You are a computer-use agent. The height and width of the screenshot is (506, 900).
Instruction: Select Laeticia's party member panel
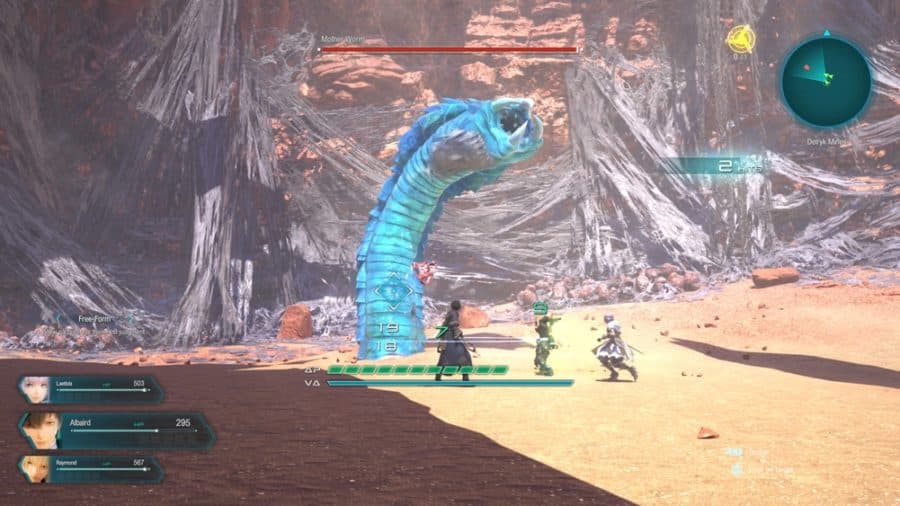(x=90, y=390)
